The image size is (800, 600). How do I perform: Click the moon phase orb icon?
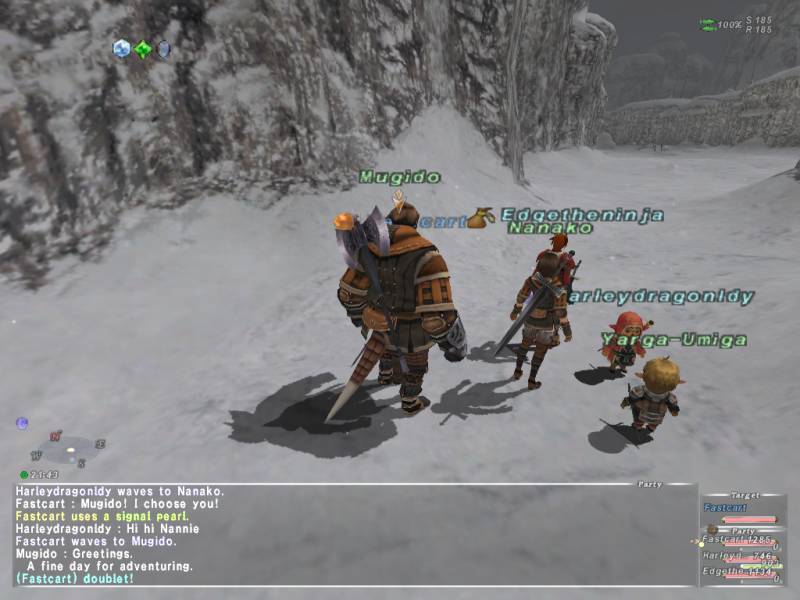pos(22,423)
